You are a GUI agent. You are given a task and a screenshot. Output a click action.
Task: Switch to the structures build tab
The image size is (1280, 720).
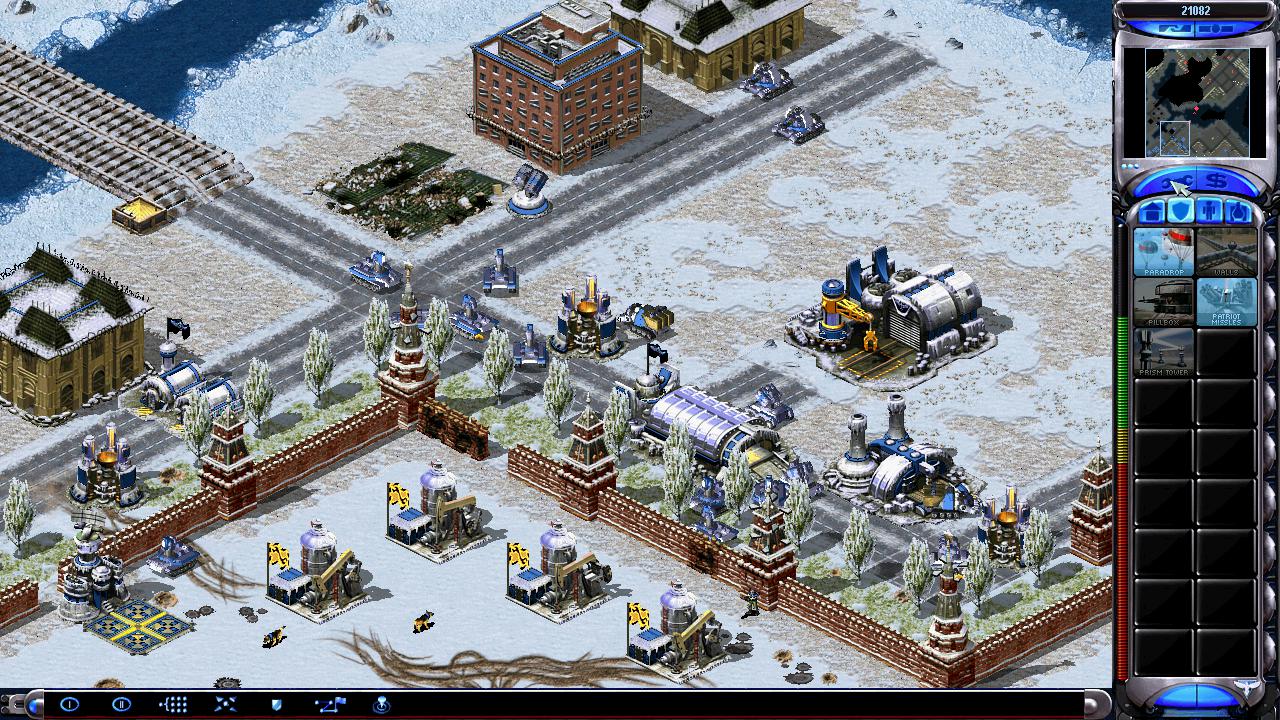[x=1153, y=211]
